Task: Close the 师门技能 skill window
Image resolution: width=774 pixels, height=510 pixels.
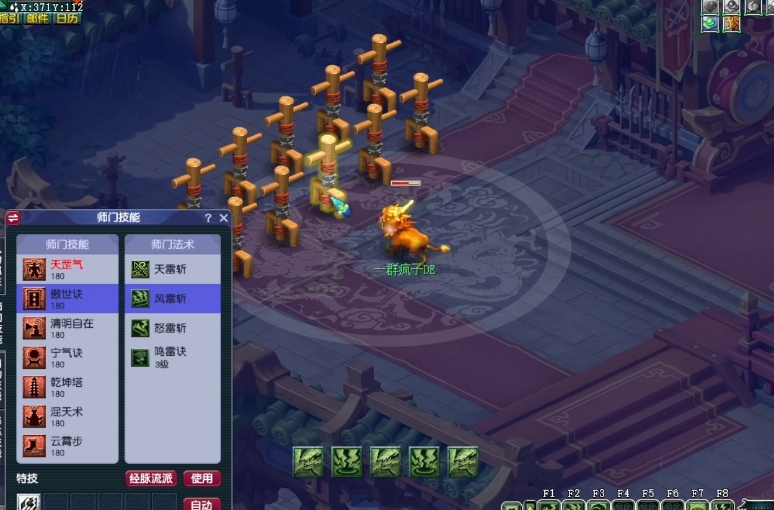Action: pos(223,218)
